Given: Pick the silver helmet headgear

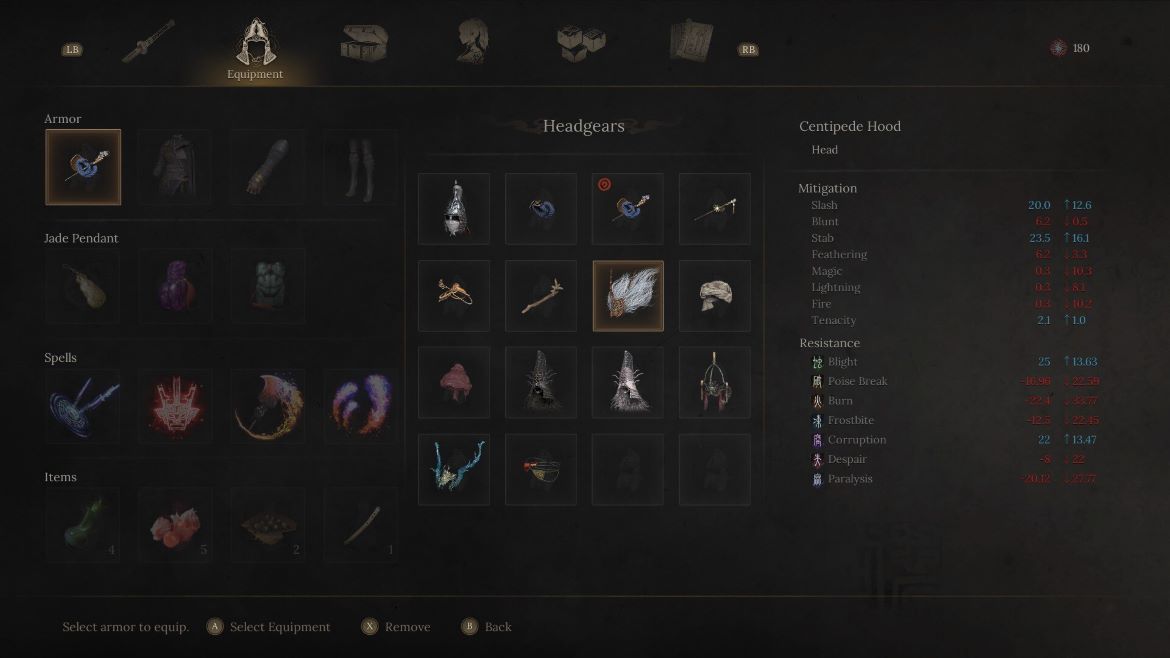Looking at the screenshot, I should [x=454, y=209].
